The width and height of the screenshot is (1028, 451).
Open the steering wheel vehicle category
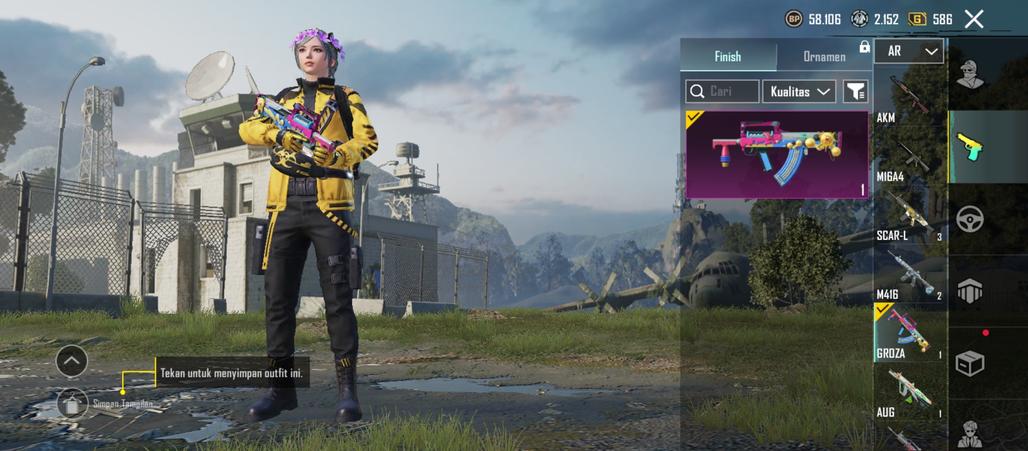969,218
